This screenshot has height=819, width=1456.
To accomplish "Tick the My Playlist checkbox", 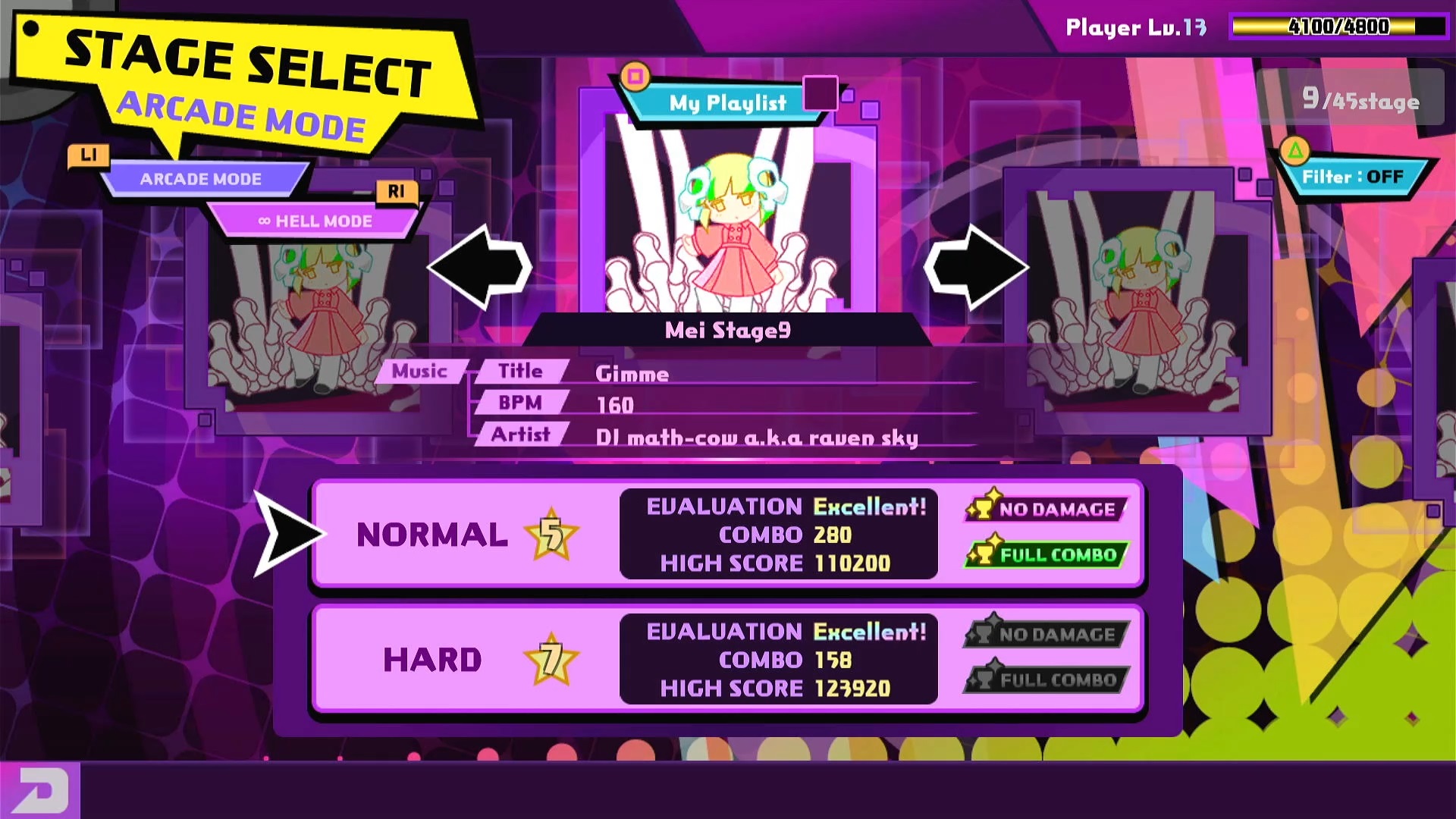I will [820, 94].
